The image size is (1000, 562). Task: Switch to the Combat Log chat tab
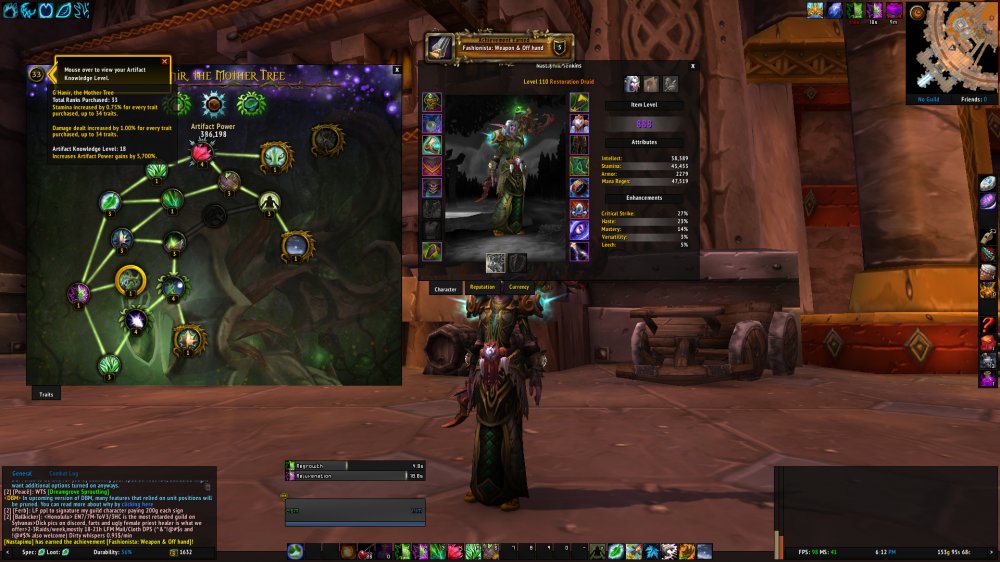63,473
